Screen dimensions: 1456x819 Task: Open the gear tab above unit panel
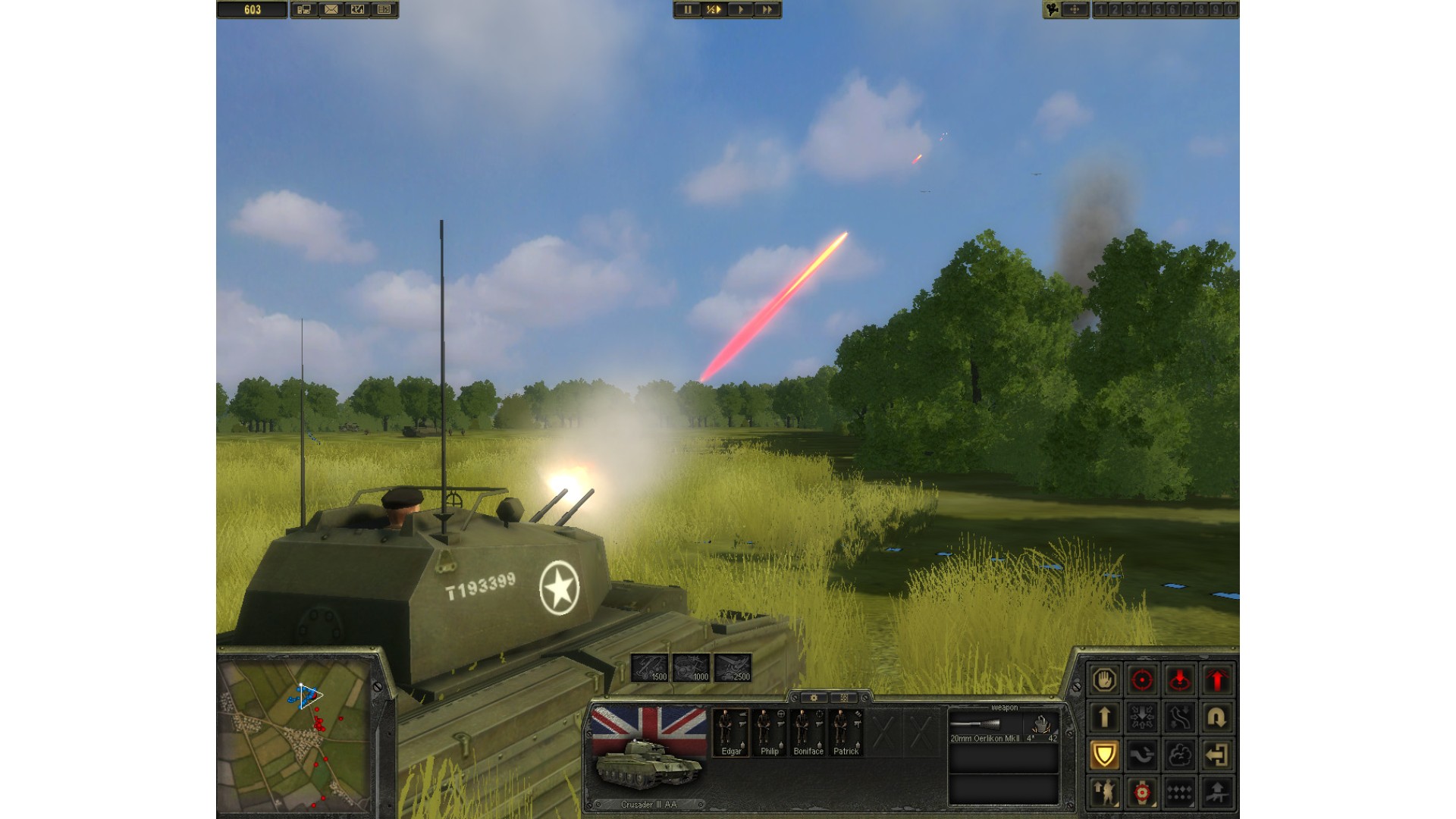(x=814, y=698)
